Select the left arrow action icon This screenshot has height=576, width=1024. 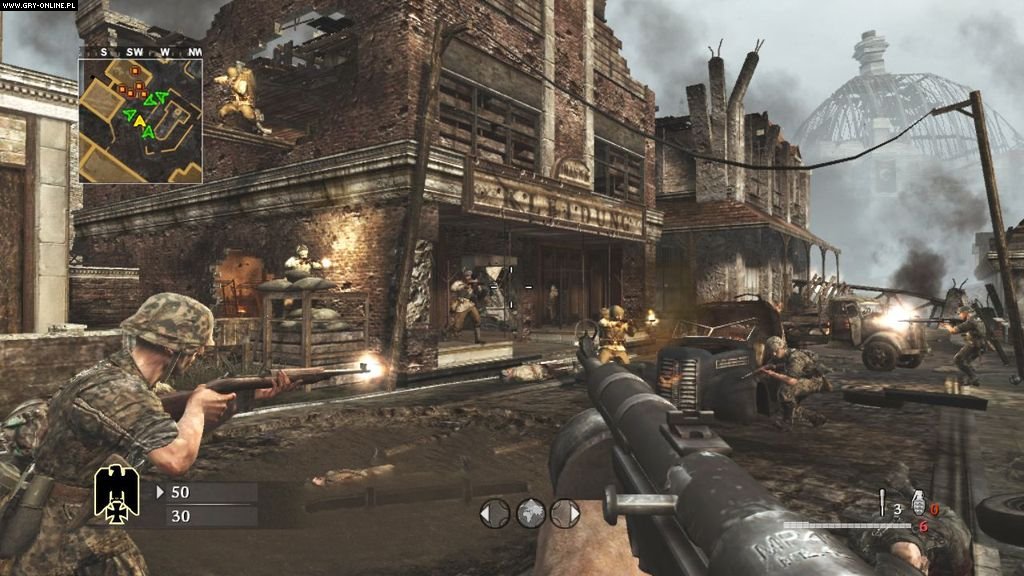click(x=494, y=514)
